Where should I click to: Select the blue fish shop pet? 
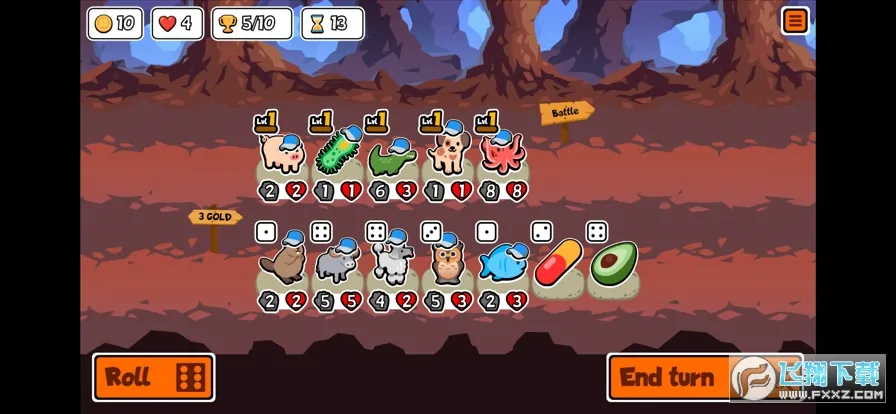tap(502, 264)
